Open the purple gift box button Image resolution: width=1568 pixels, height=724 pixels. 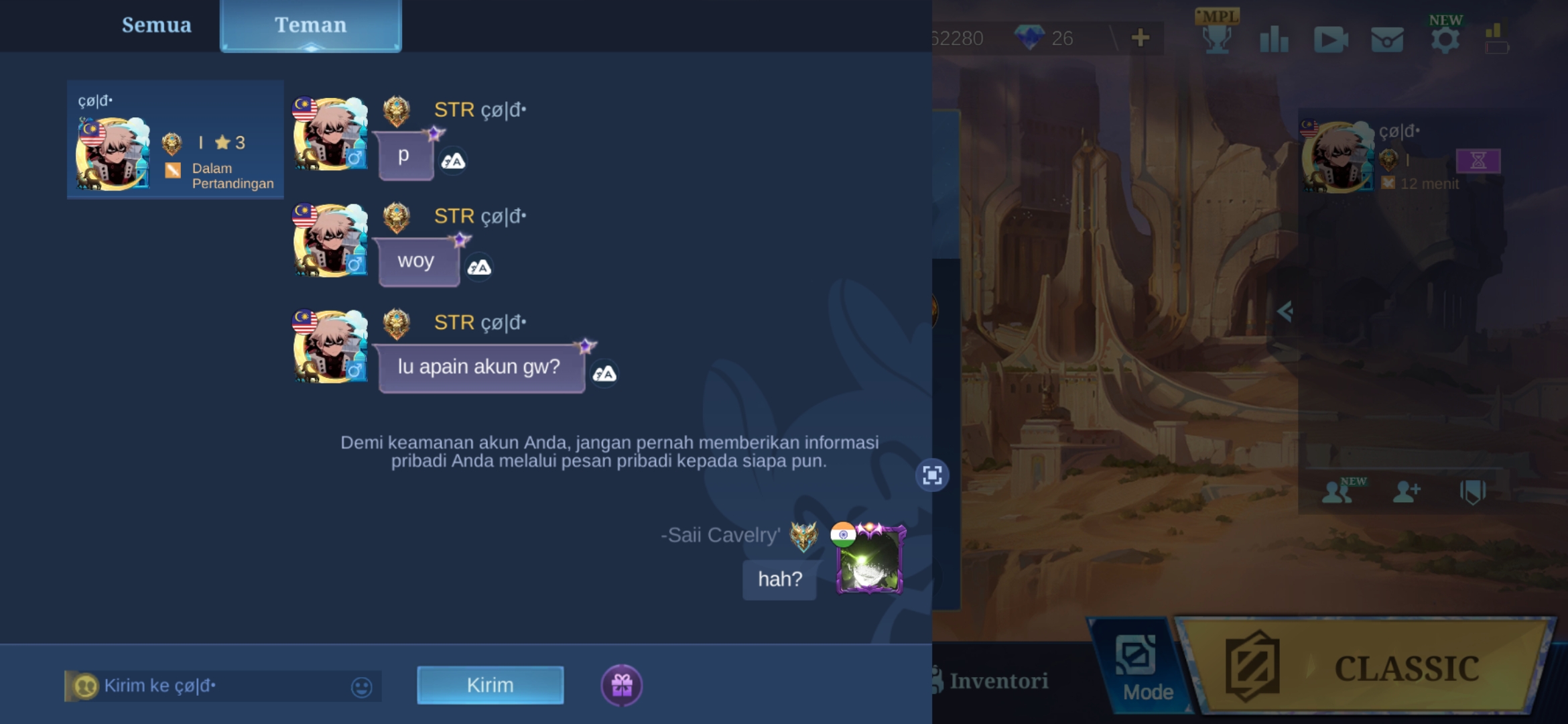[x=621, y=685]
